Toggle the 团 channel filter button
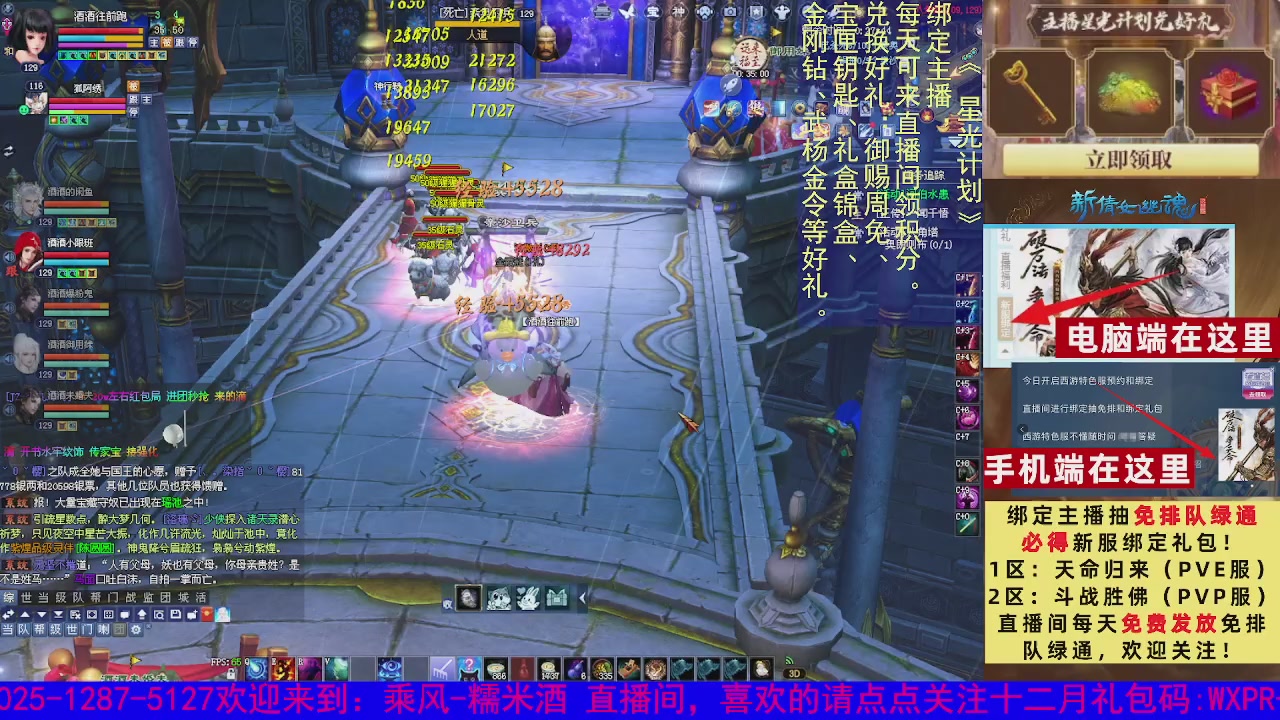Image resolution: width=1280 pixels, height=720 pixels. [x=120, y=629]
